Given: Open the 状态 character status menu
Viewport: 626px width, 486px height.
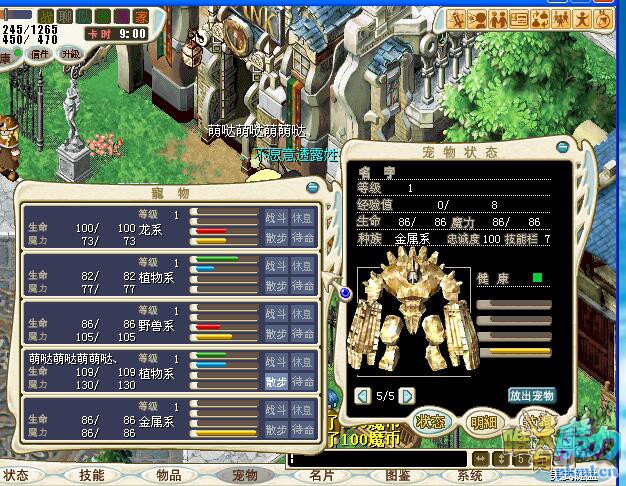Looking at the screenshot, I should (x=17, y=476).
